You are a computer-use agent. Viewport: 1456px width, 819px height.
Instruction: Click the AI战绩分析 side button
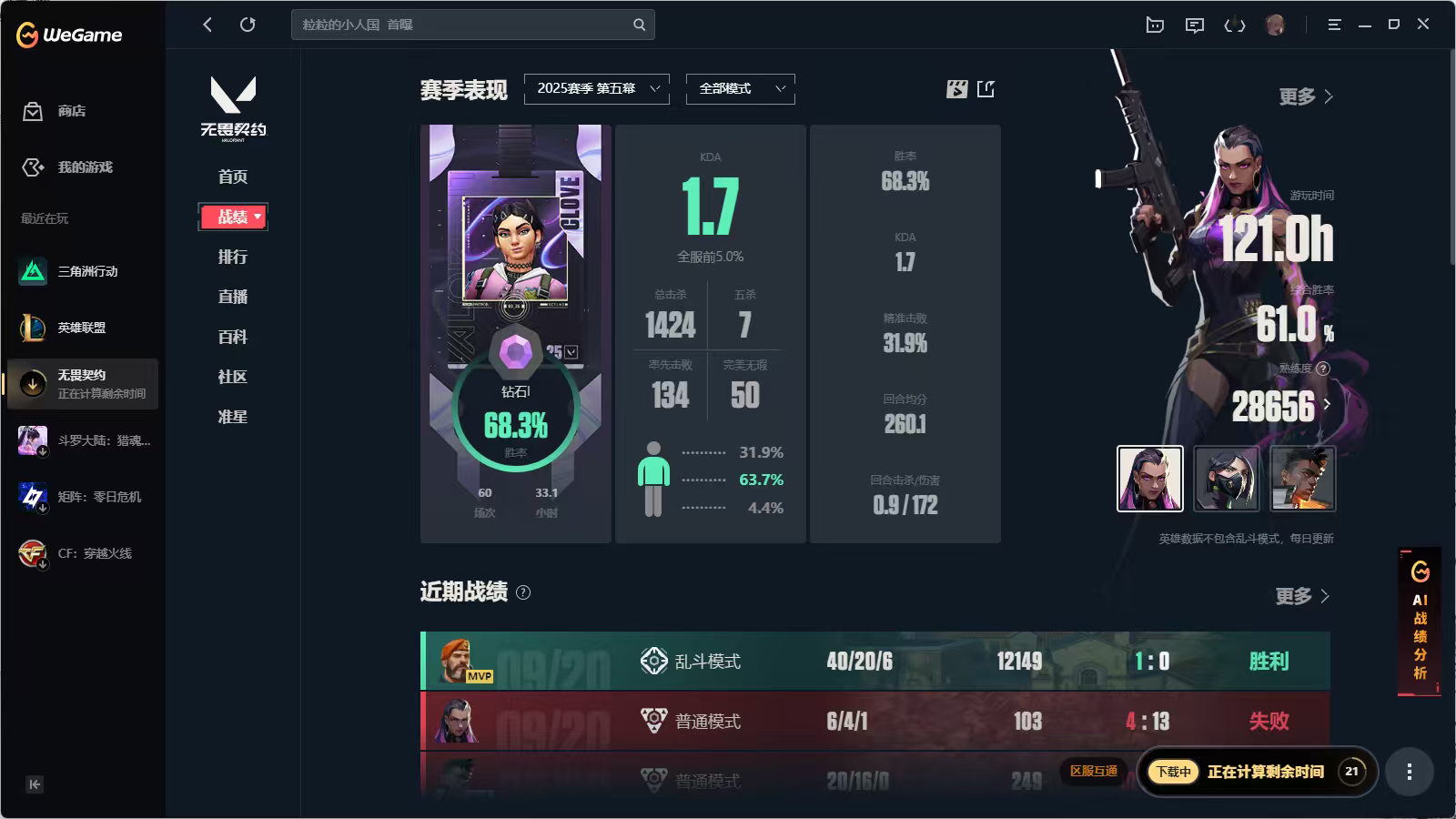1420,623
